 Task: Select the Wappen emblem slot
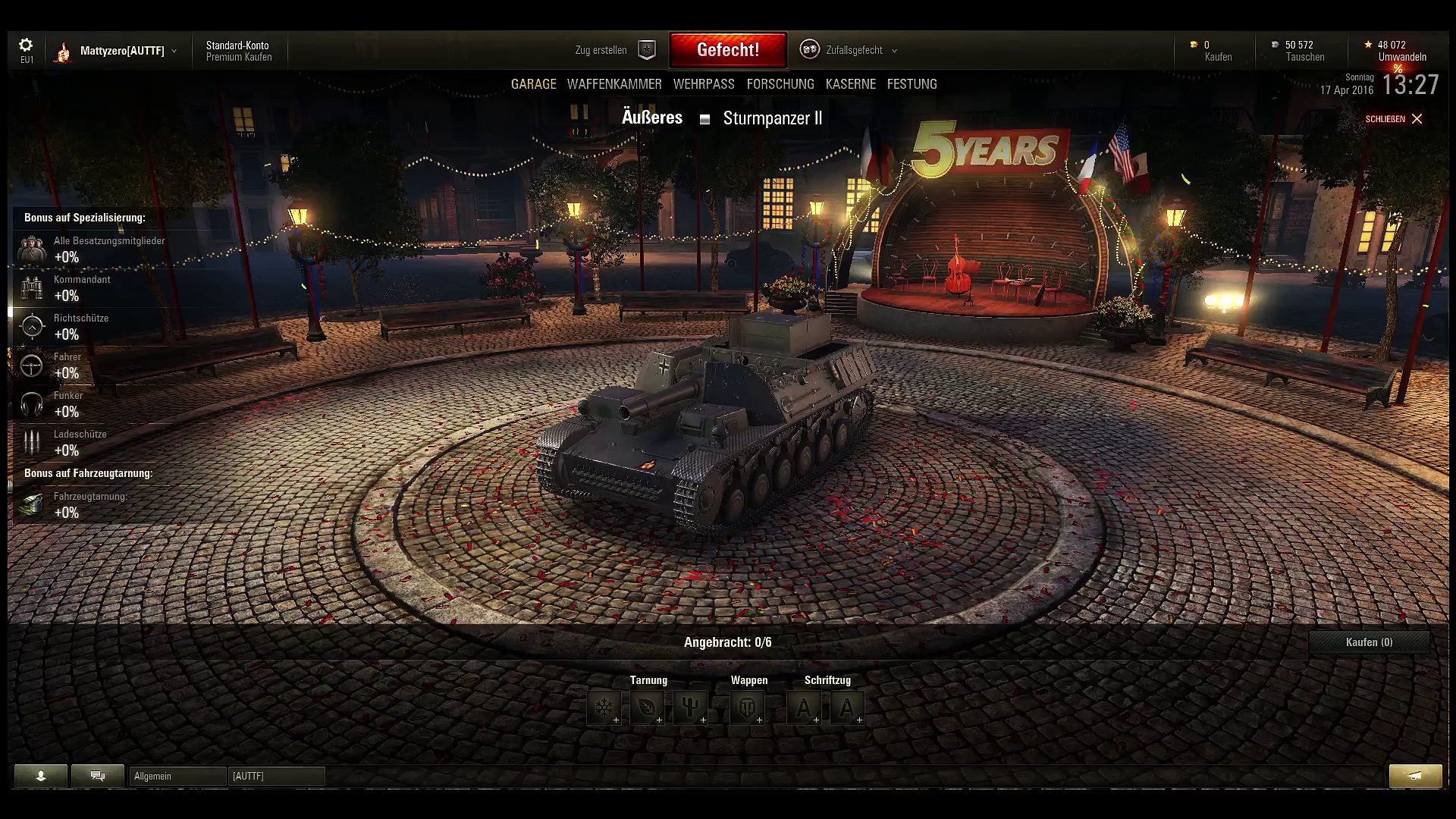pos(748,708)
